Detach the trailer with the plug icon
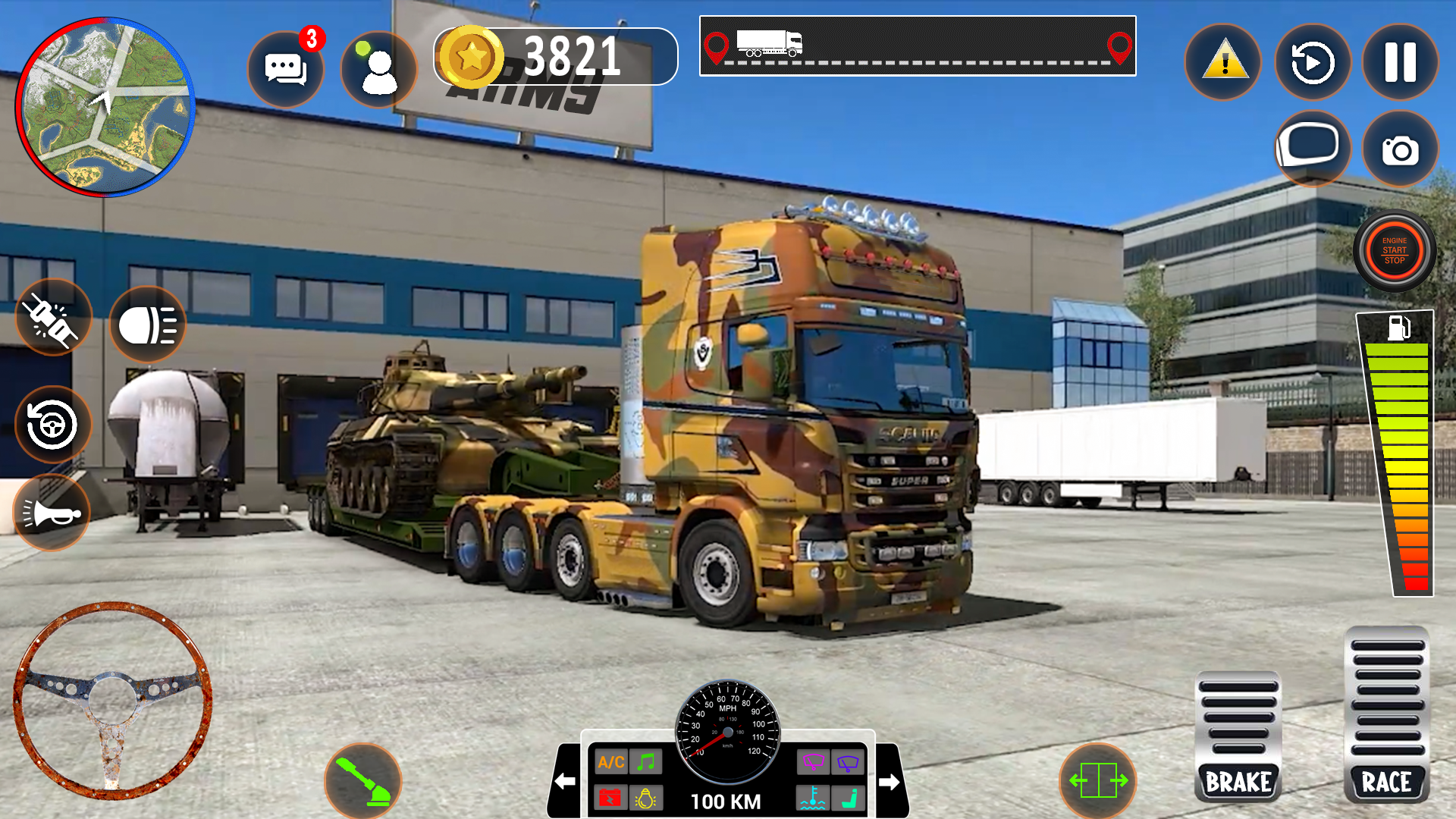 click(x=52, y=318)
